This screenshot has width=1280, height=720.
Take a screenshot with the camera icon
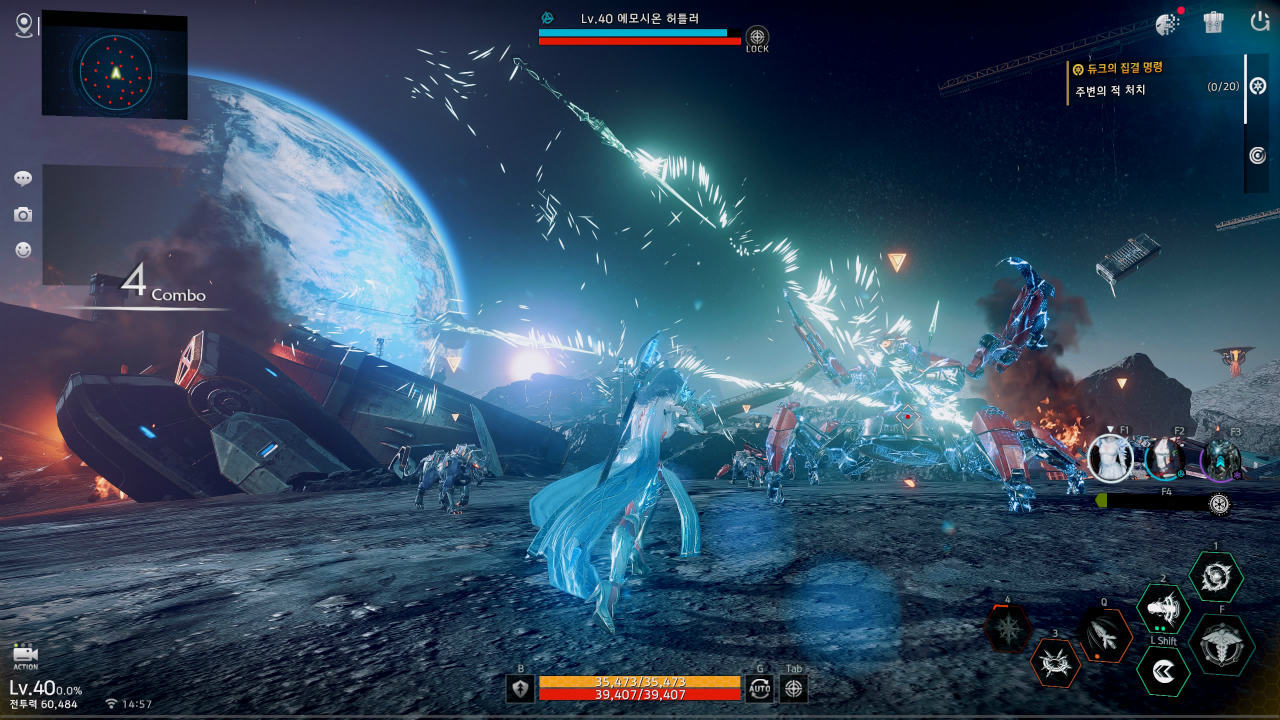point(23,215)
